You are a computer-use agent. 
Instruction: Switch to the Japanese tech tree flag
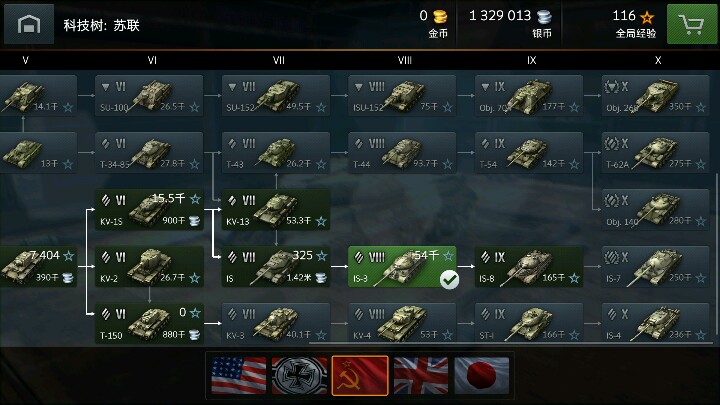[x=481, y=375]
